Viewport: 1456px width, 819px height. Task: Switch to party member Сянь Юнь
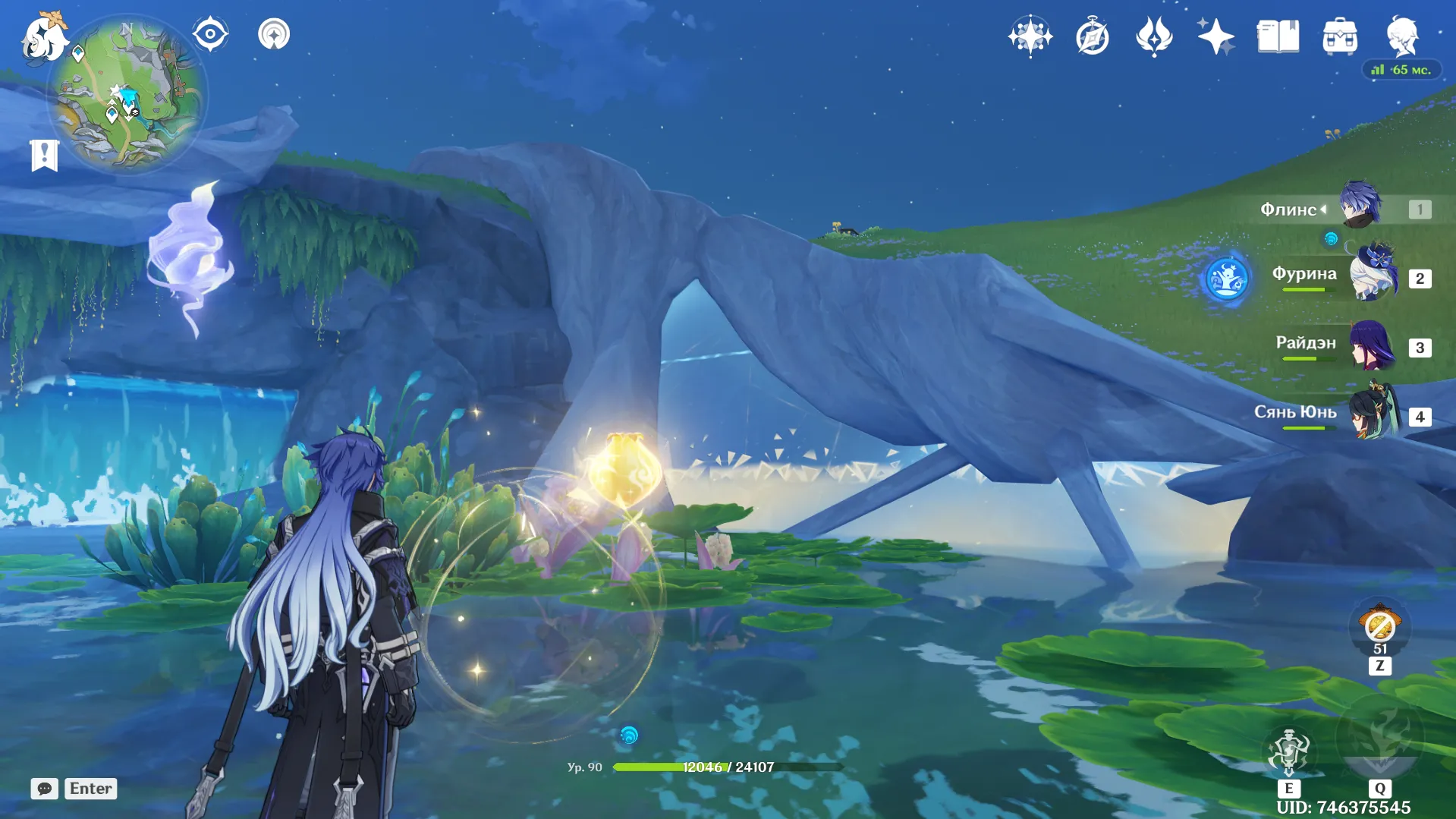pos(1372,414)
